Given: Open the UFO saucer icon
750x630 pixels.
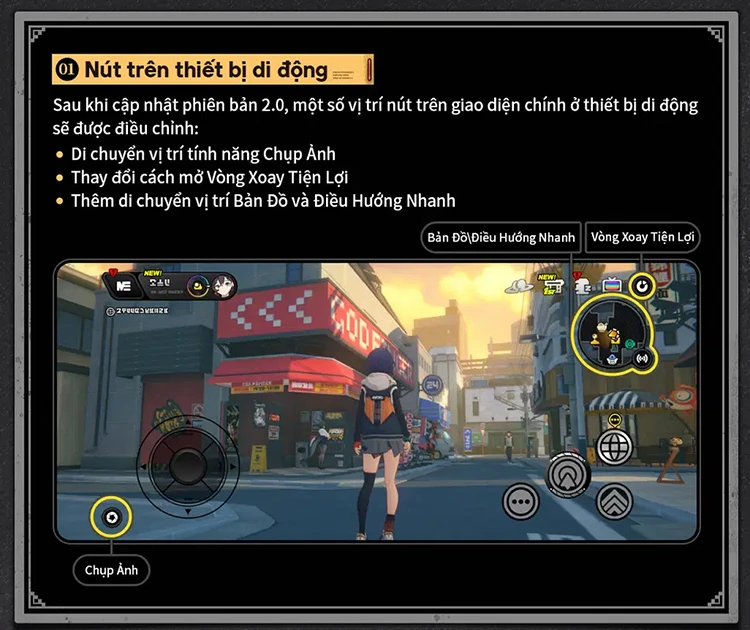Looking at the screenshot, I should coord(519,287).
